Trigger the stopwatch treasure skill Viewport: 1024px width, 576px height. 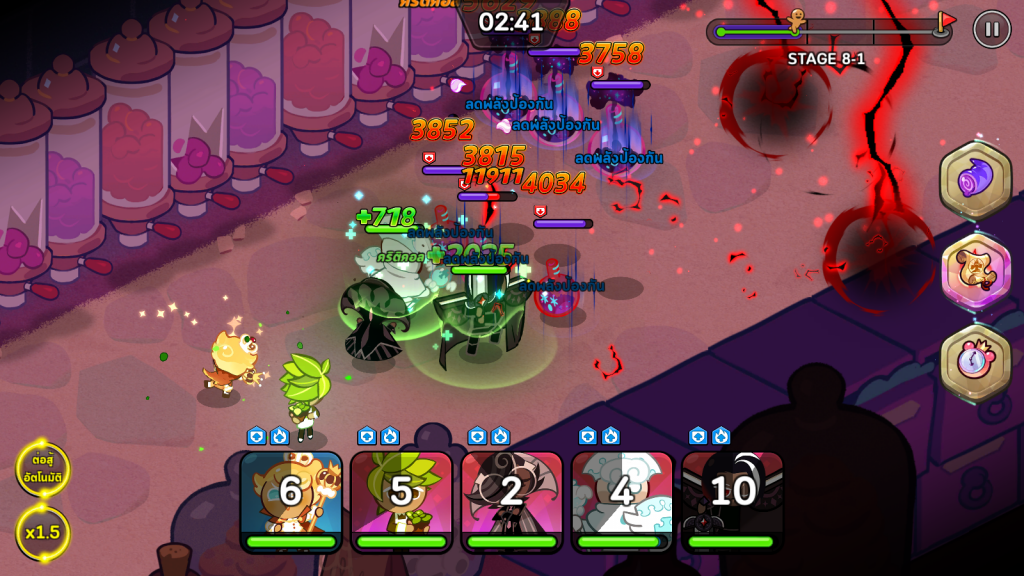click(975, 361)
